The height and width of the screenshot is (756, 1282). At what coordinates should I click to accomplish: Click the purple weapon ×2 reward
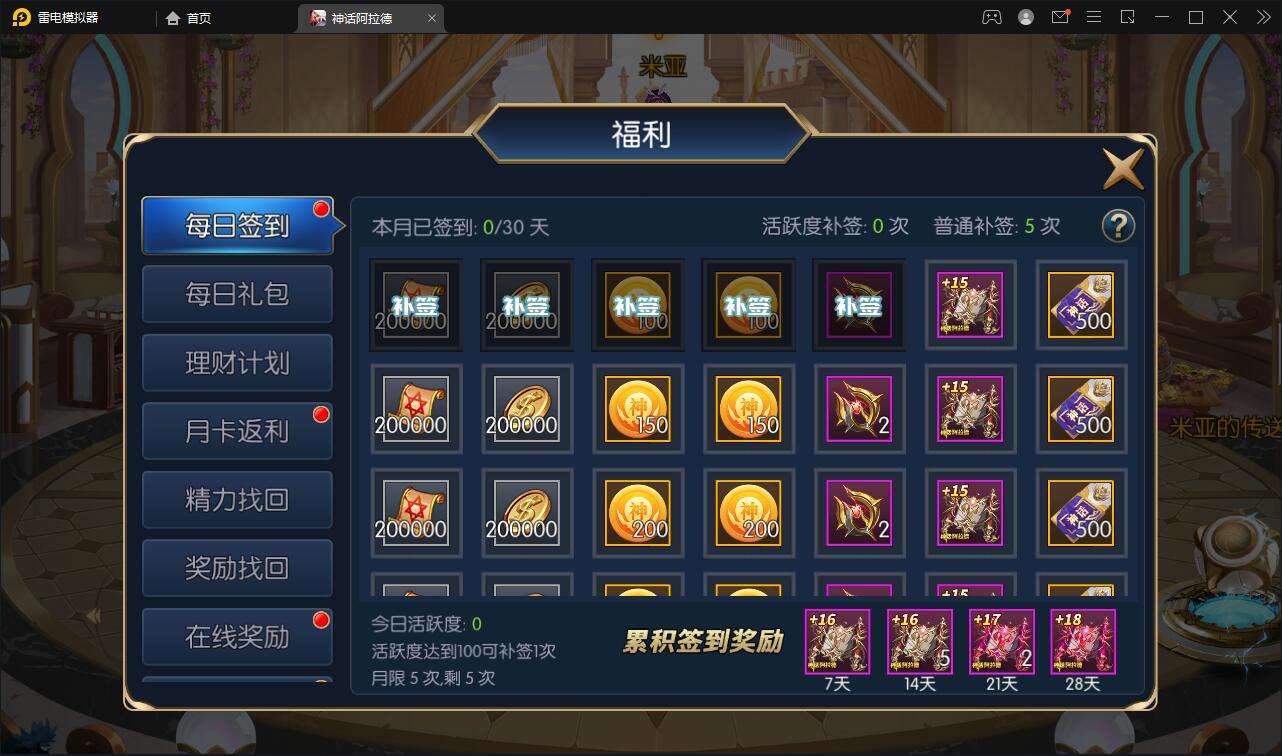pyautogui.click(x=859, y=409)
